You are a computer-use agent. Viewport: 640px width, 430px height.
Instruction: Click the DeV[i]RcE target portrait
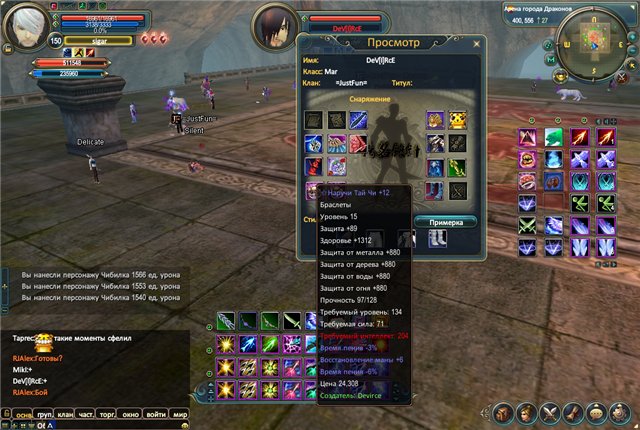pos(277,27)
